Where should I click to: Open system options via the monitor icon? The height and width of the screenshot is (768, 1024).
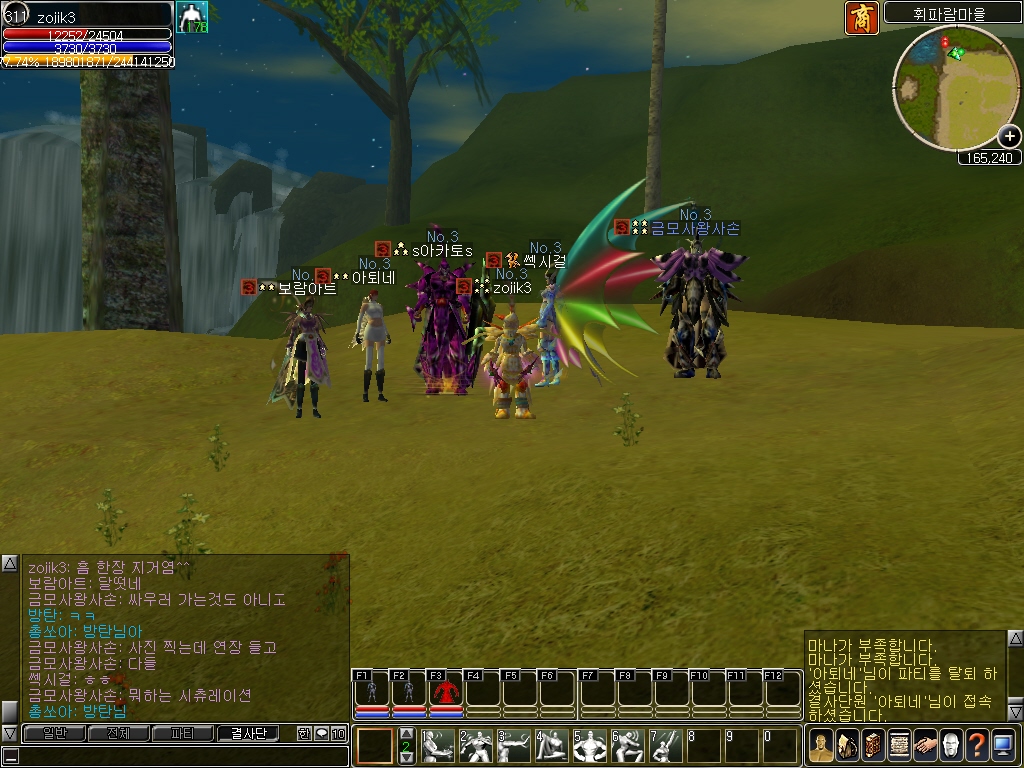[1003, 746]
